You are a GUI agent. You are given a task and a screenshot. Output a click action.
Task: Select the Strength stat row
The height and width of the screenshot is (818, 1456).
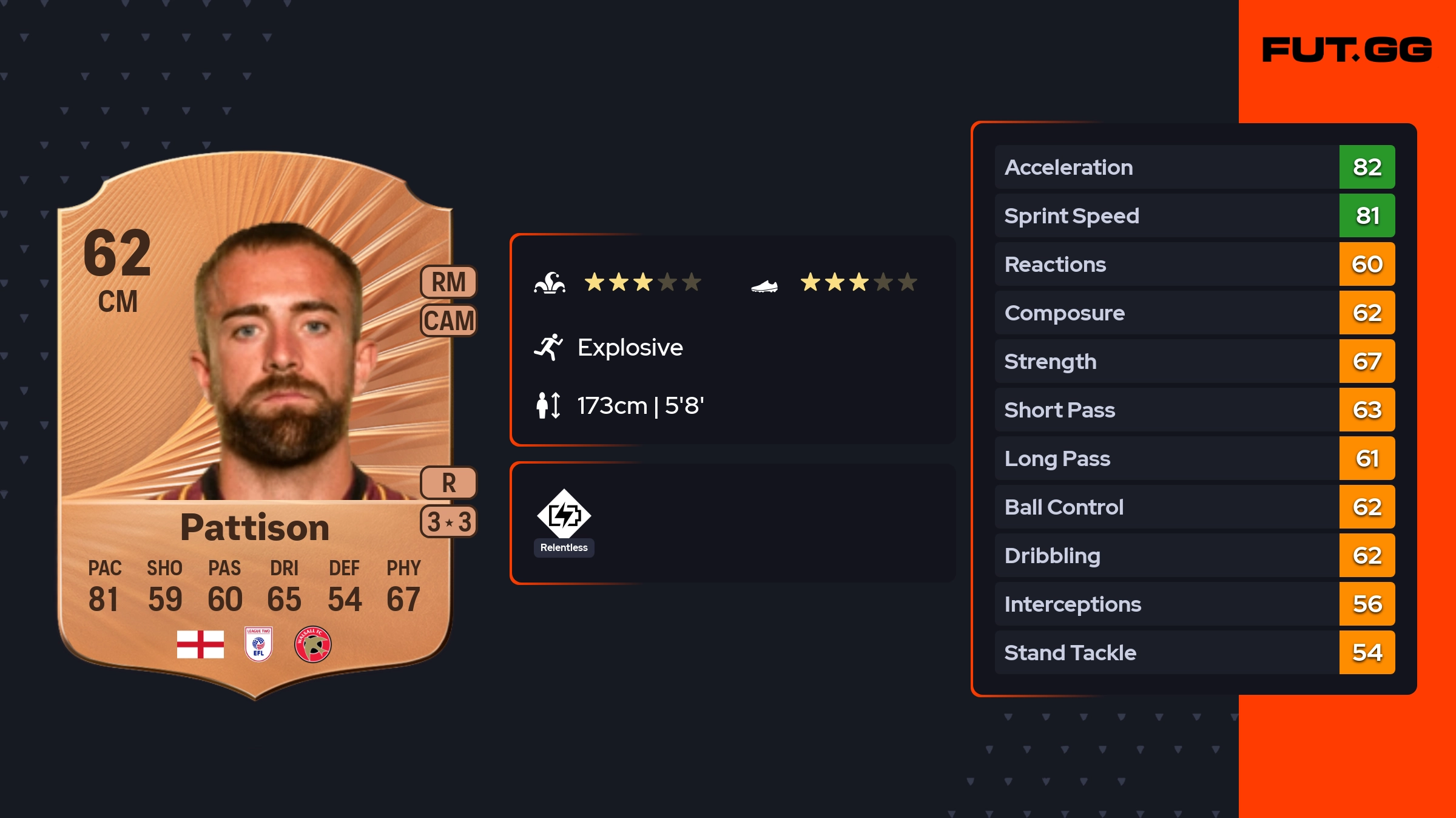tap(1194, 361)
